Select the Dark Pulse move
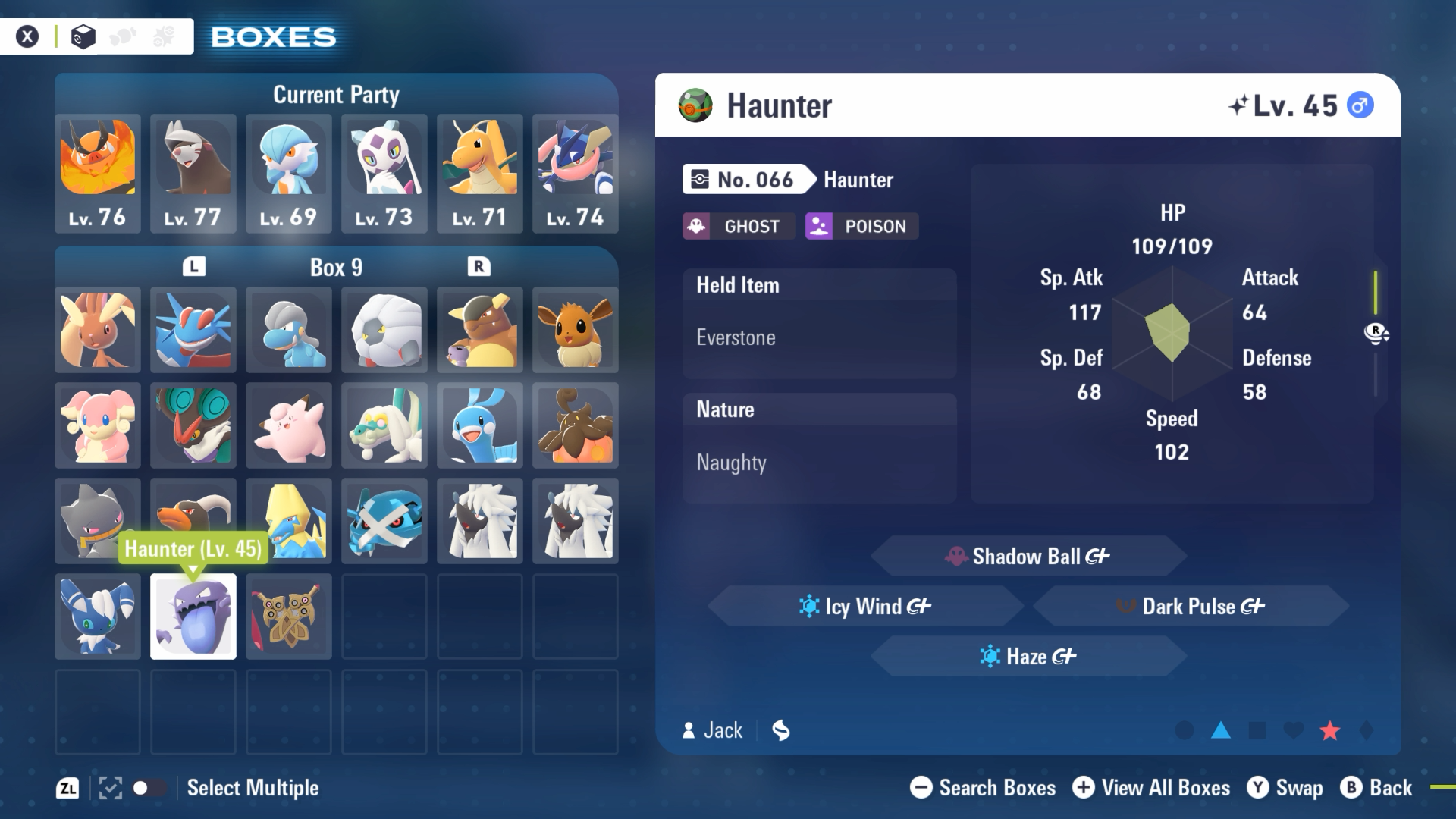1456x819 pixels. 1191,607
